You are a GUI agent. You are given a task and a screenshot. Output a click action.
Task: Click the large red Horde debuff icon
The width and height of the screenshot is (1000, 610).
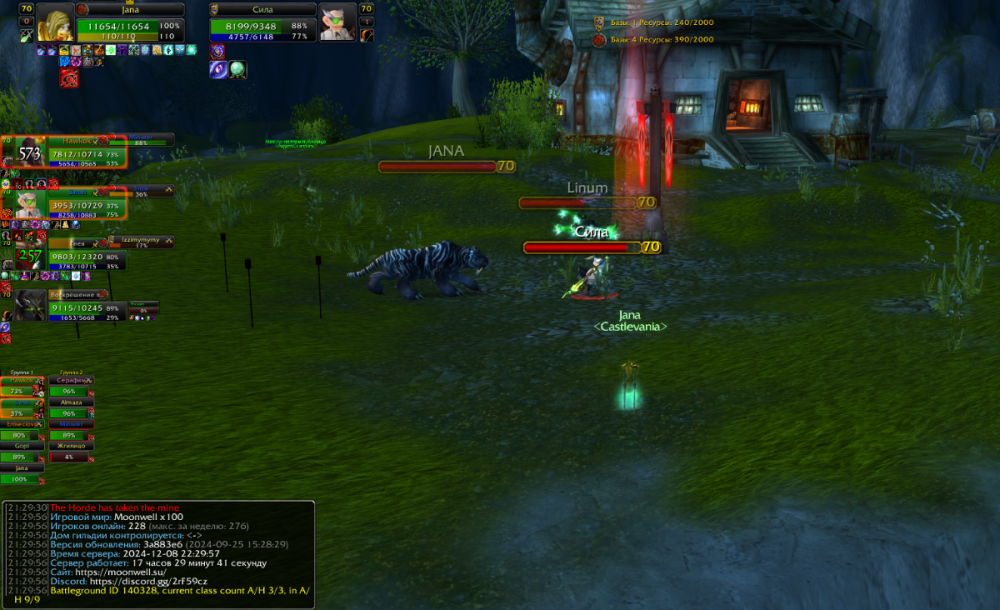(69, 77)
